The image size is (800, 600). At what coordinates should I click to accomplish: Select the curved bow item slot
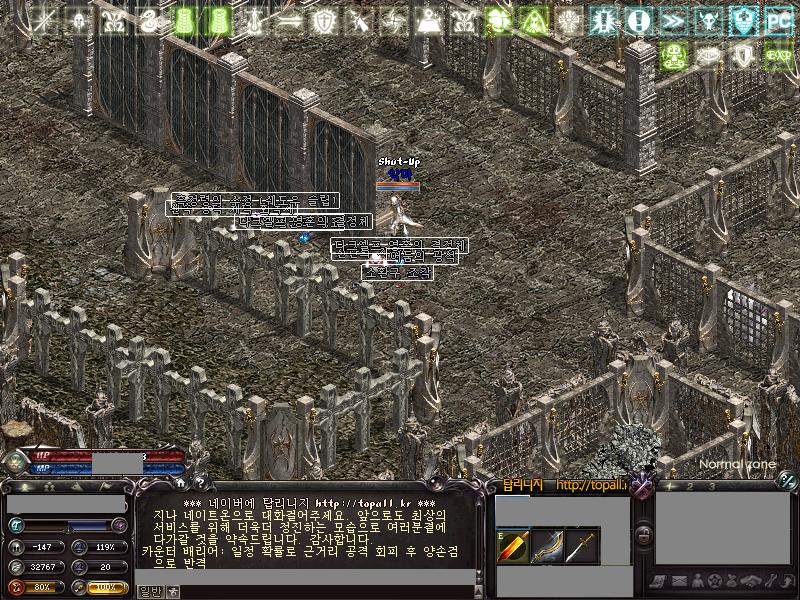click(547, 546)
